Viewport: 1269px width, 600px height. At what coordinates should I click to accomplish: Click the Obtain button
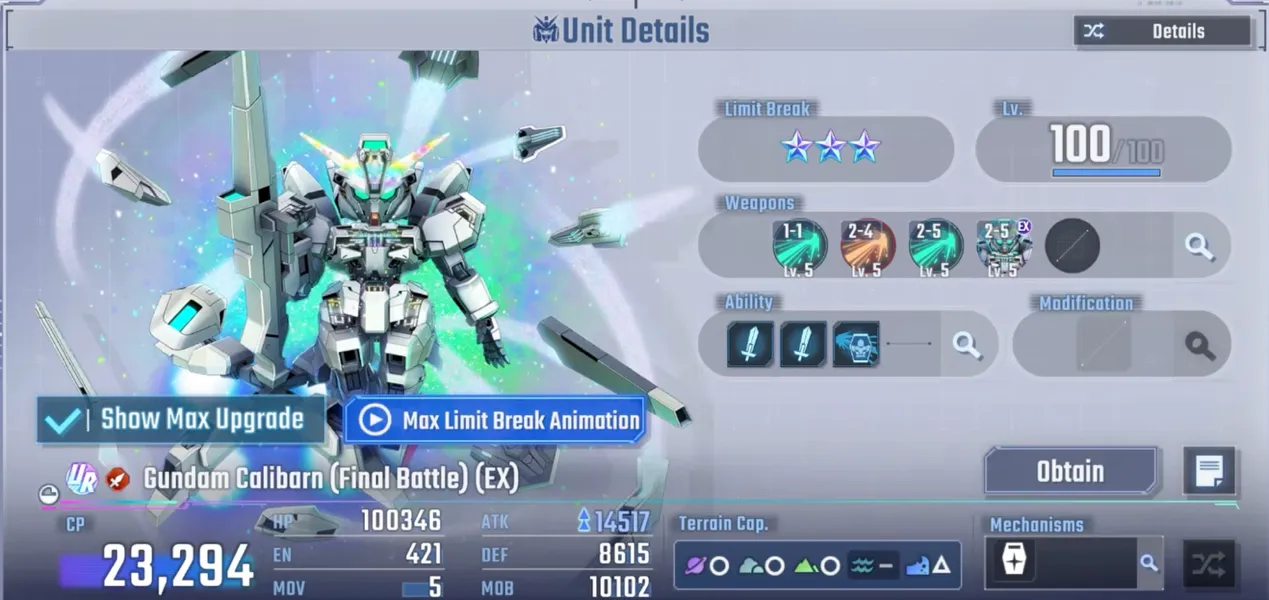[x=1070, y=472]
